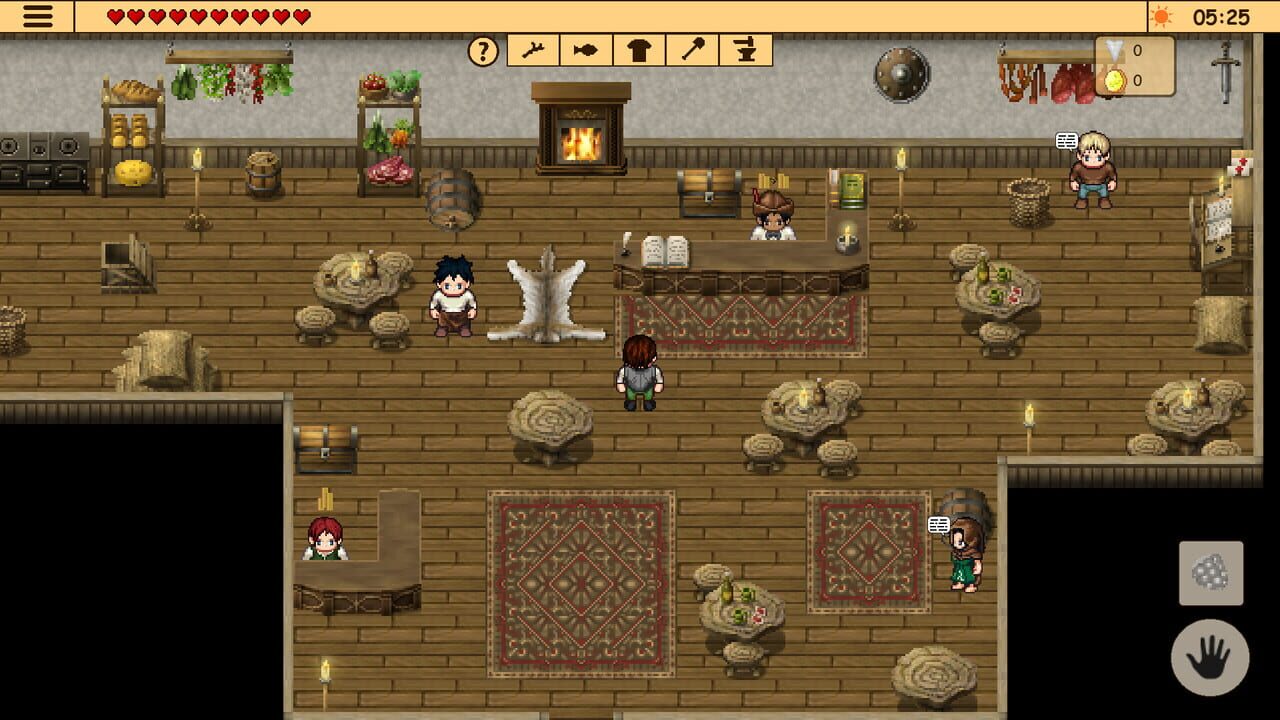This screenshot has height=720, width=1280.
Task: Open the help question mark icon
Action: pyautogui.click(x=484, y=49)
